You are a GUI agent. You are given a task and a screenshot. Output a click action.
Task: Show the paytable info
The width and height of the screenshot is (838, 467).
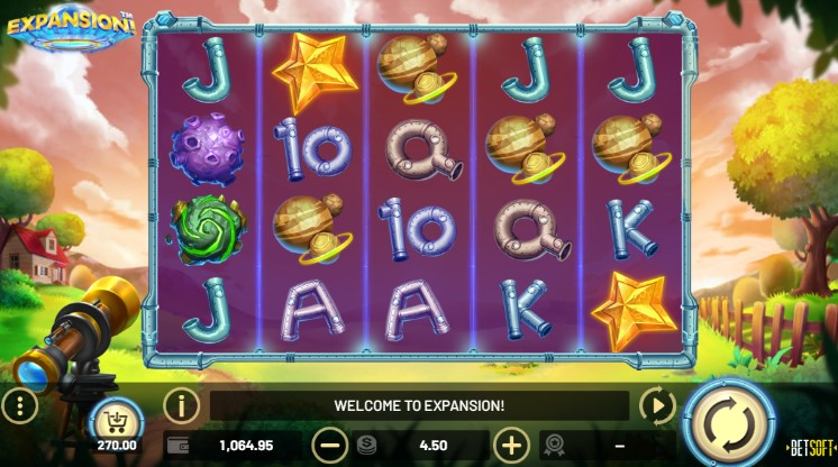(181, 405)
